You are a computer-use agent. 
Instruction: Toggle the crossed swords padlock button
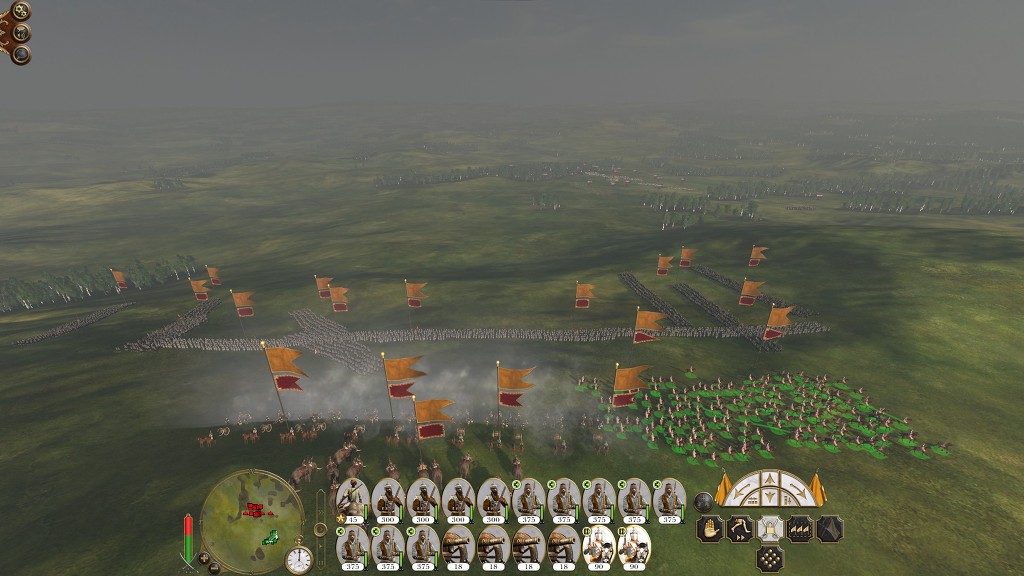tap(770, 529)
